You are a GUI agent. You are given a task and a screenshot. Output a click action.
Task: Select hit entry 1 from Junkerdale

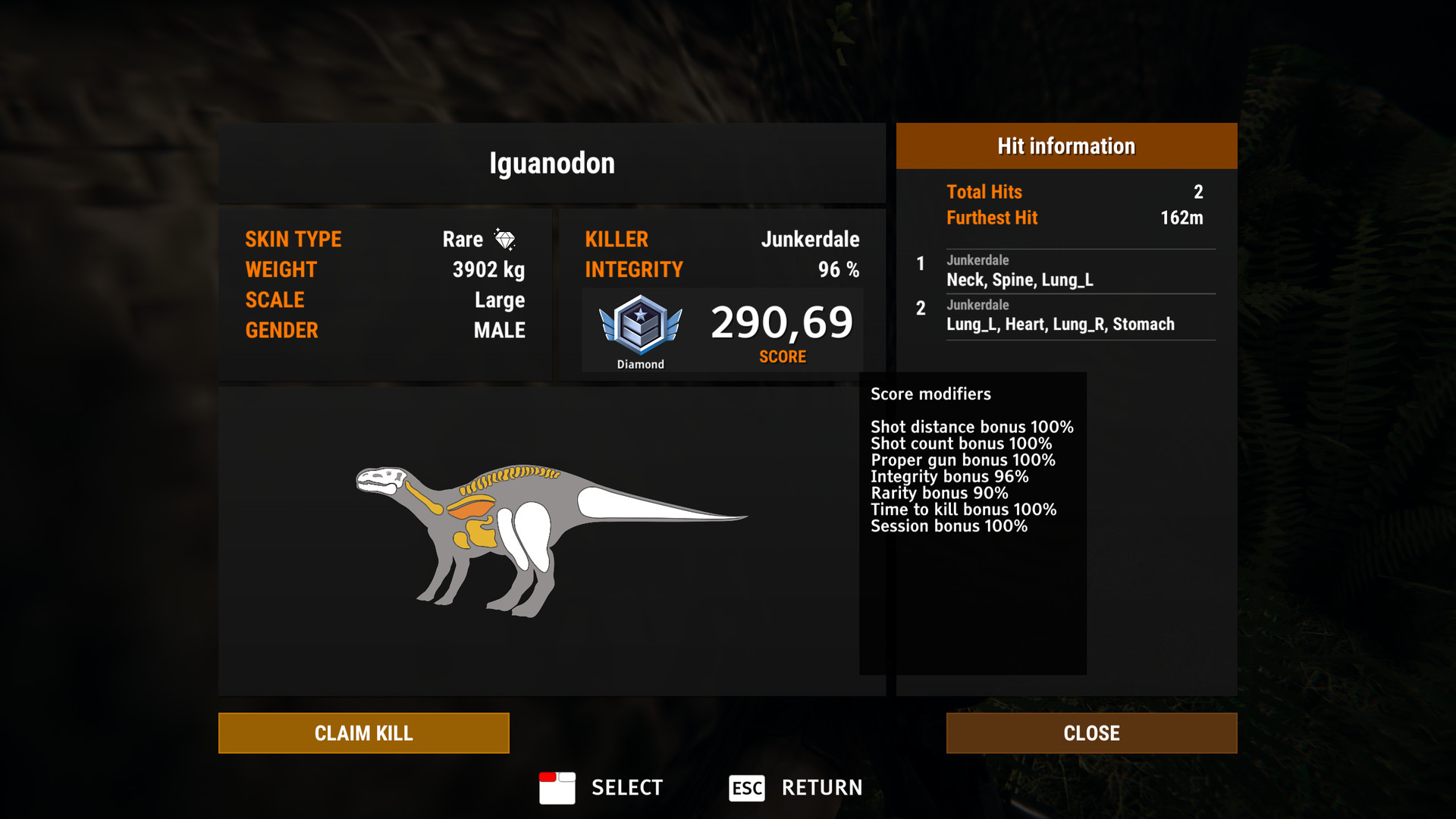[1060, 271]
